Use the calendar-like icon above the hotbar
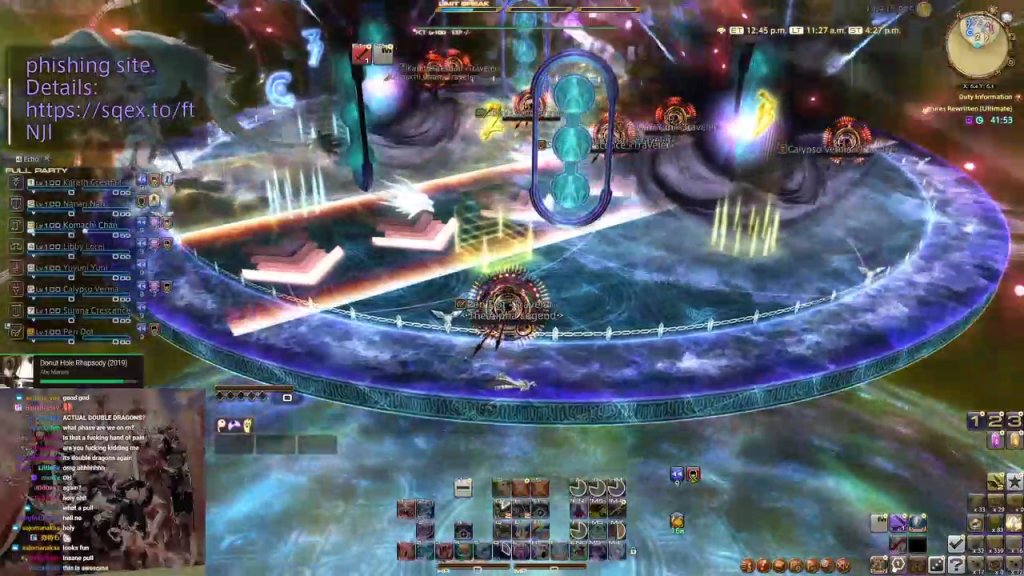1024x576 pixels. 463,488
